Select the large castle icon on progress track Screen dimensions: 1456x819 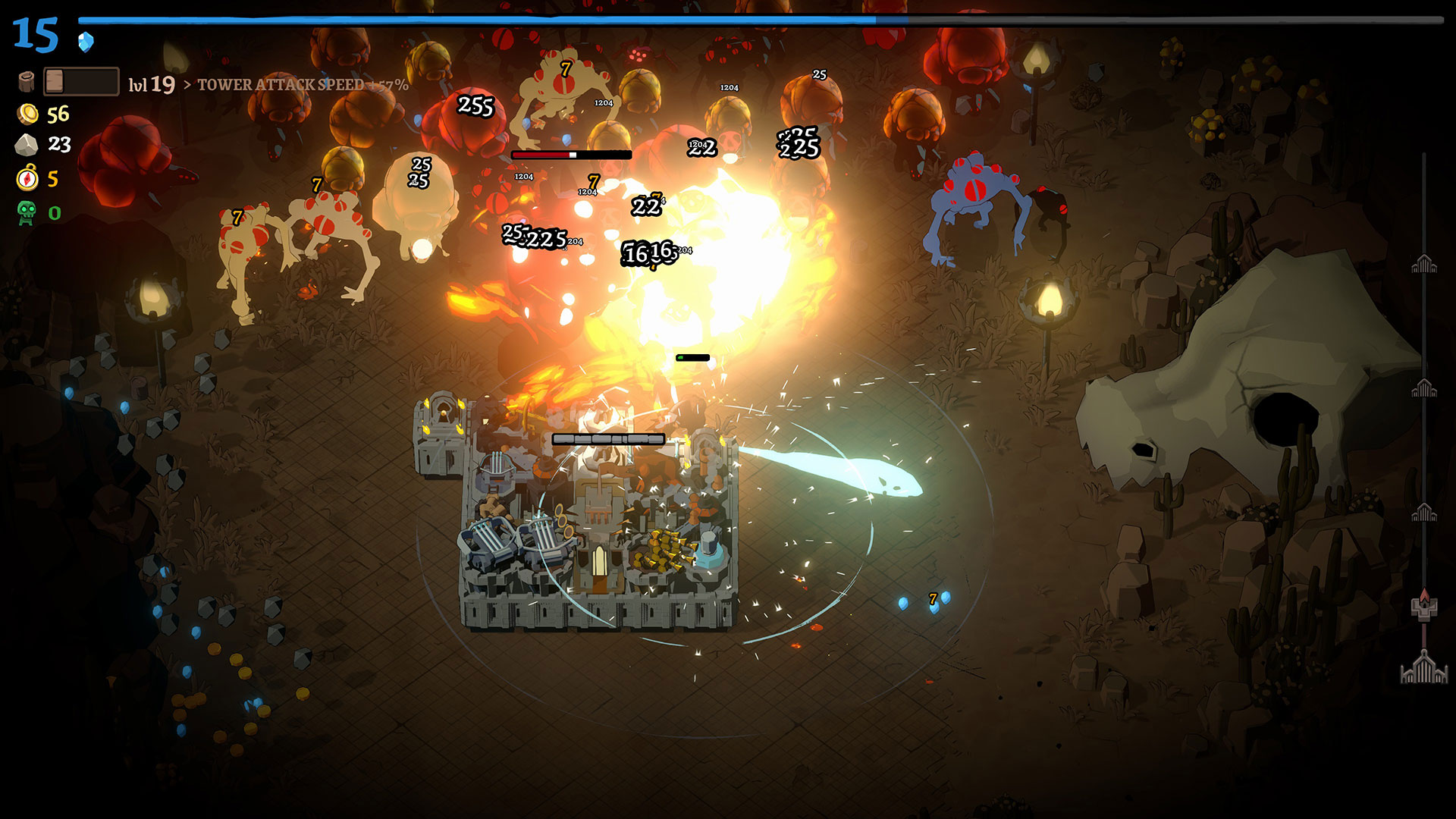tap(1423, 667)
